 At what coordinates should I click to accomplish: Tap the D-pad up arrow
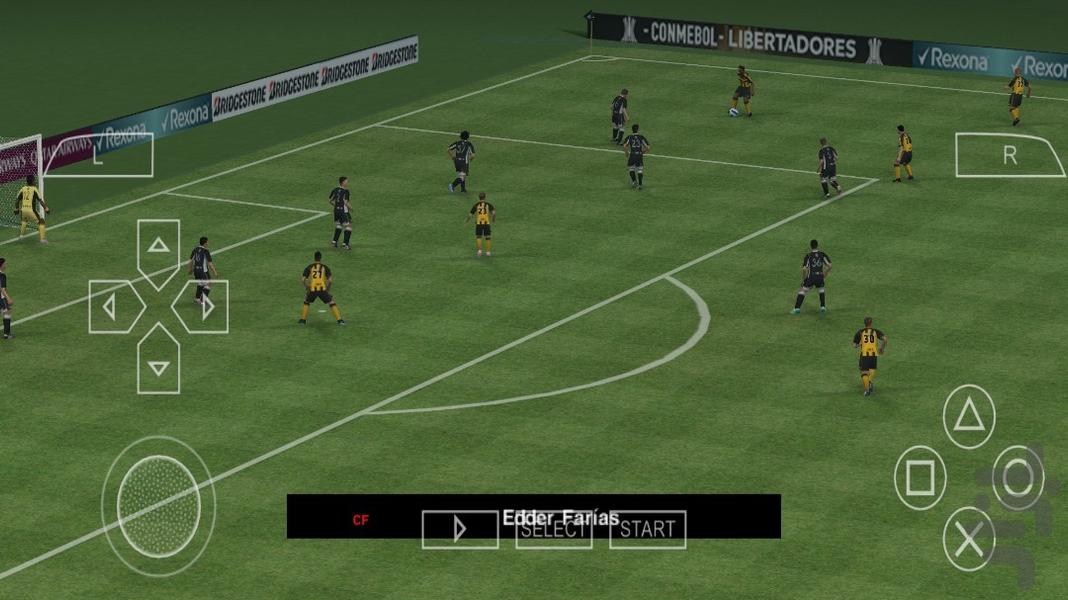point(158,248)
